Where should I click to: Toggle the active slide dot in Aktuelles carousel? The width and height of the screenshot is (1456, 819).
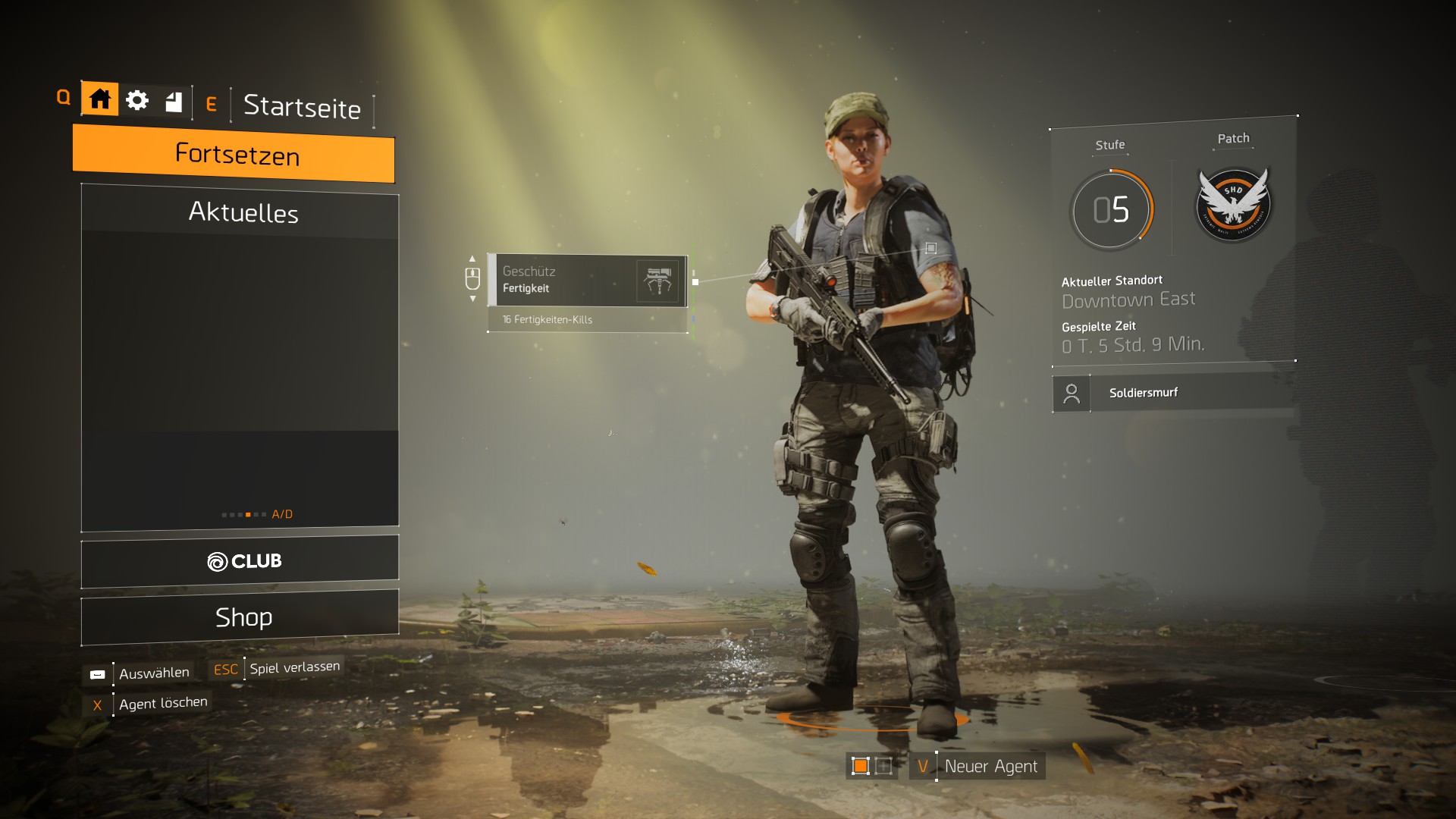pos(249,513)
